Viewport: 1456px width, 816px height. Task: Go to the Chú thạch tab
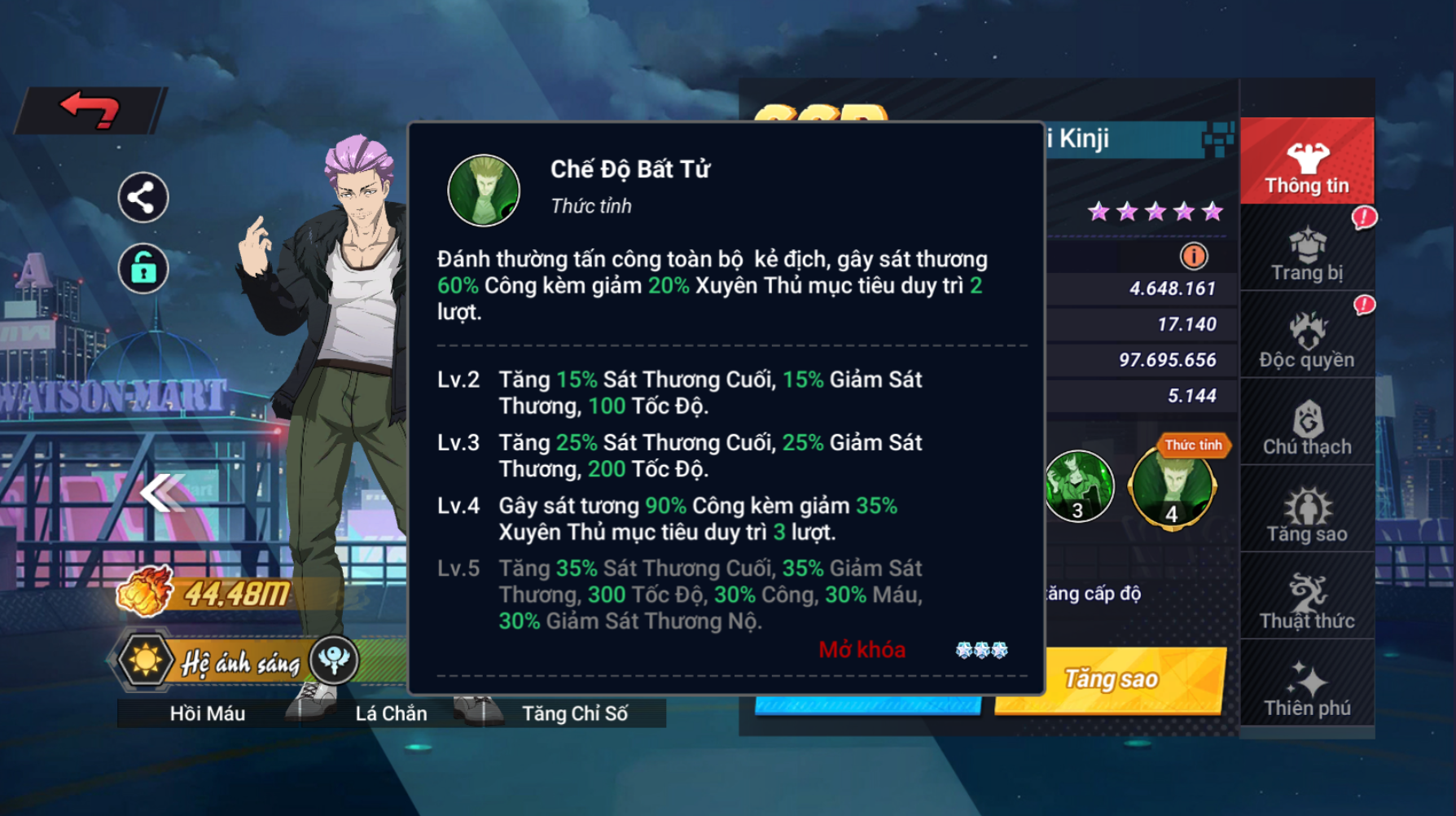point(1306,428)
